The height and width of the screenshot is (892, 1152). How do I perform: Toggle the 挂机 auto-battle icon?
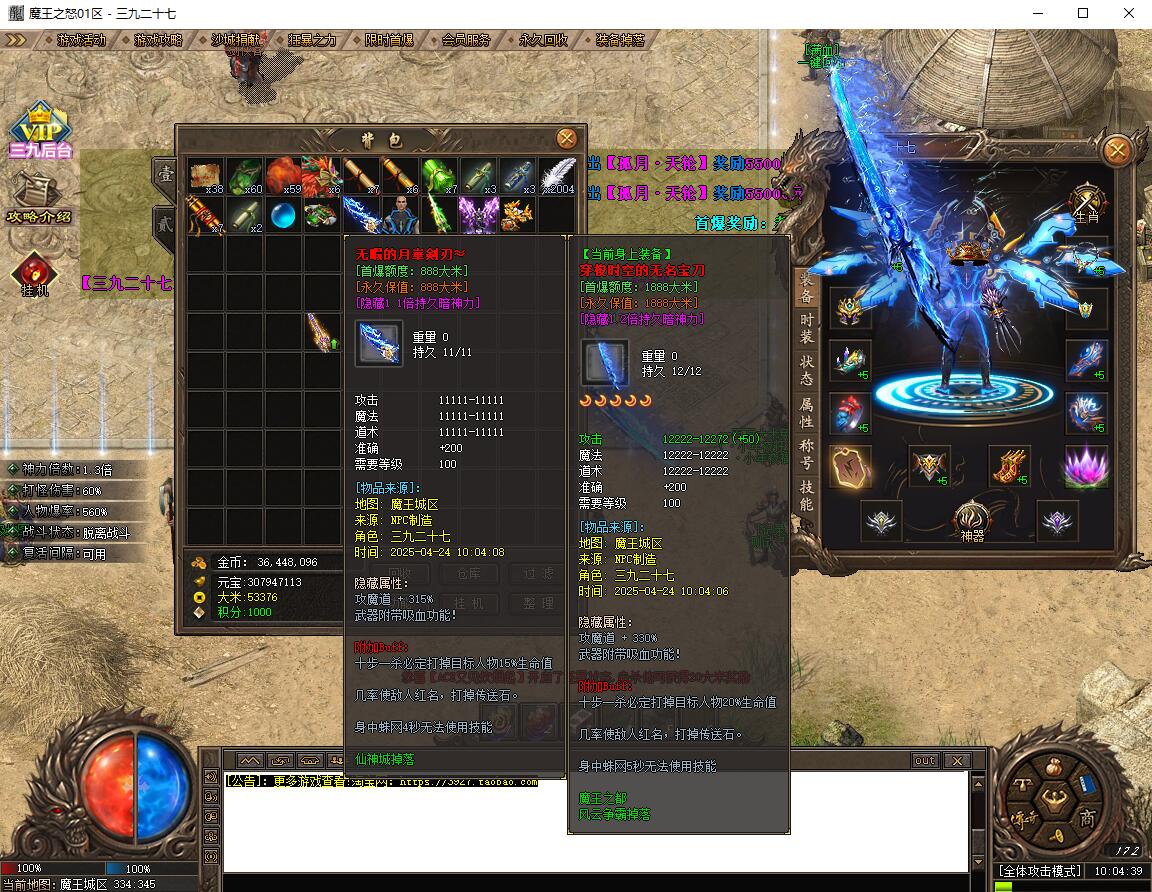coord(35,274)
